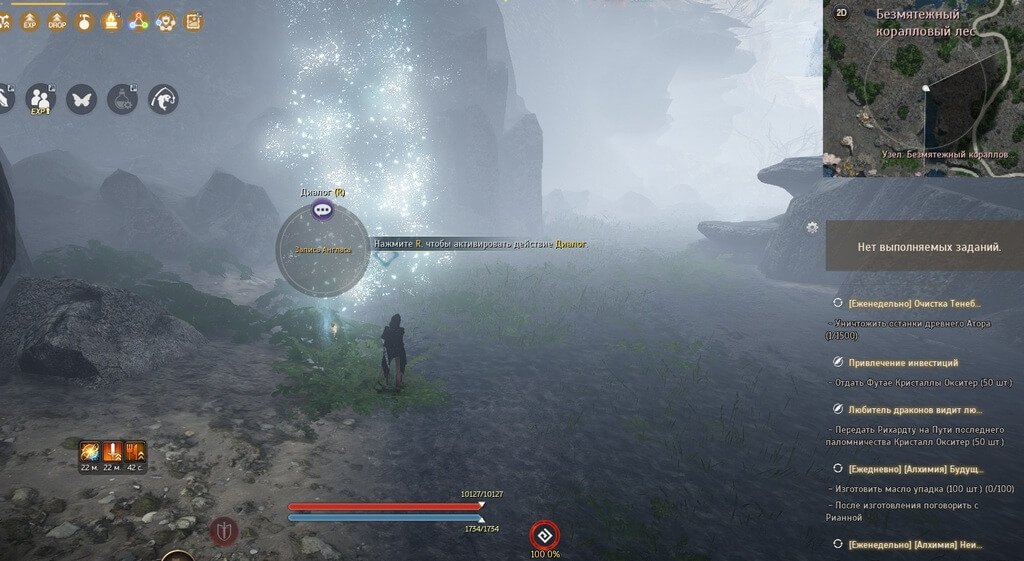Select the campfire buff icon
The width and height of the screenshot is (1024, 561).
point(111,20)
